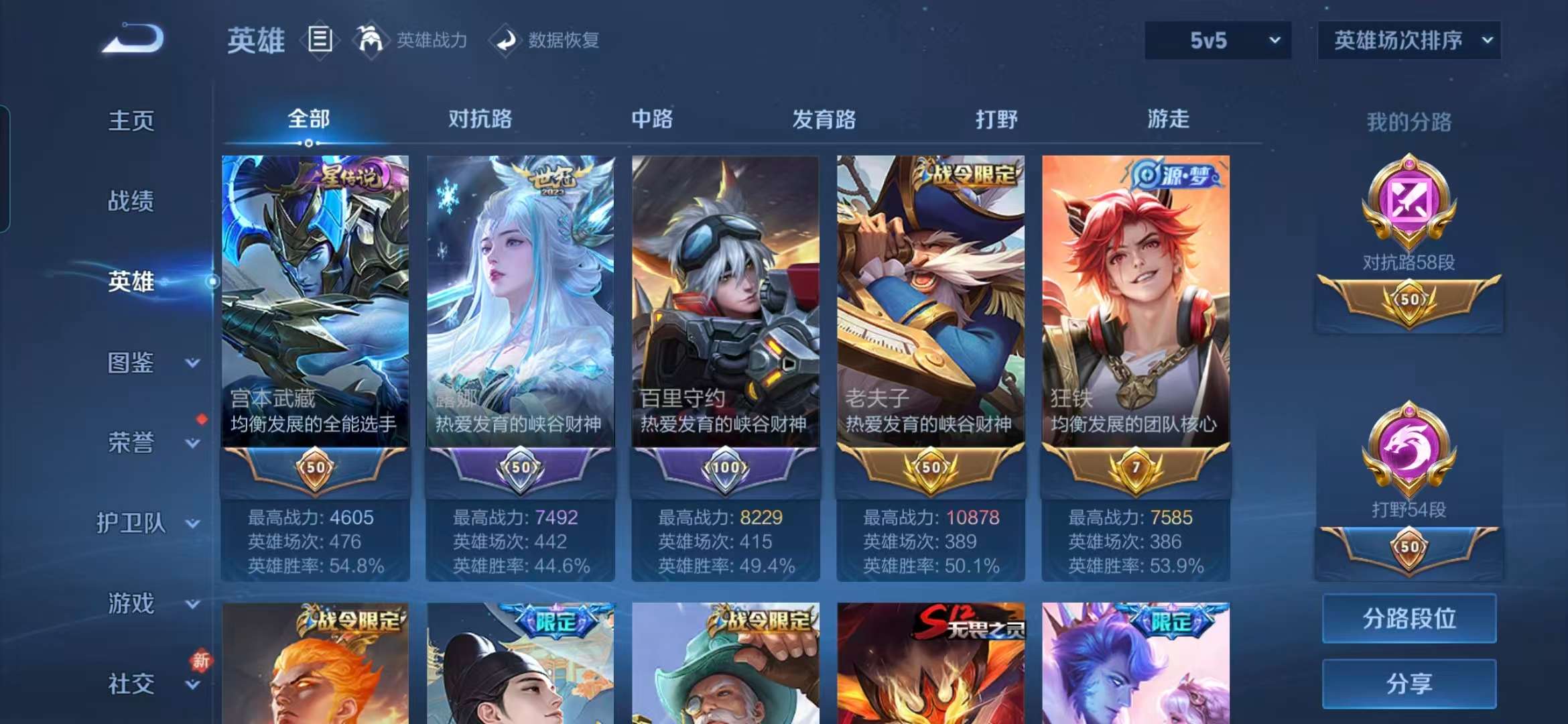Switch to the 中路 mid lane tab
1568x724 pixels.
click(651, 119)
